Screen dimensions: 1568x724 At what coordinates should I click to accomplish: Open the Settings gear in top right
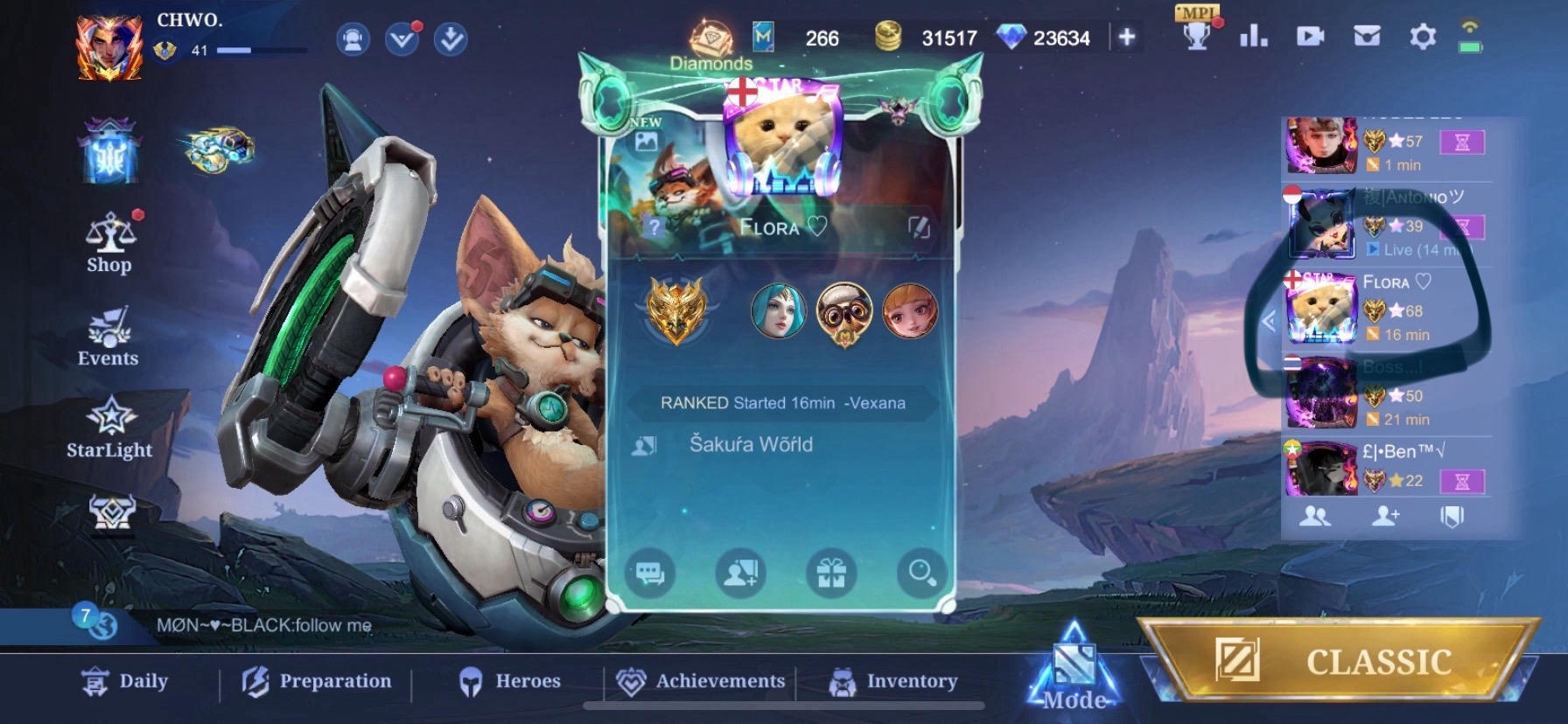(1424, 37)
